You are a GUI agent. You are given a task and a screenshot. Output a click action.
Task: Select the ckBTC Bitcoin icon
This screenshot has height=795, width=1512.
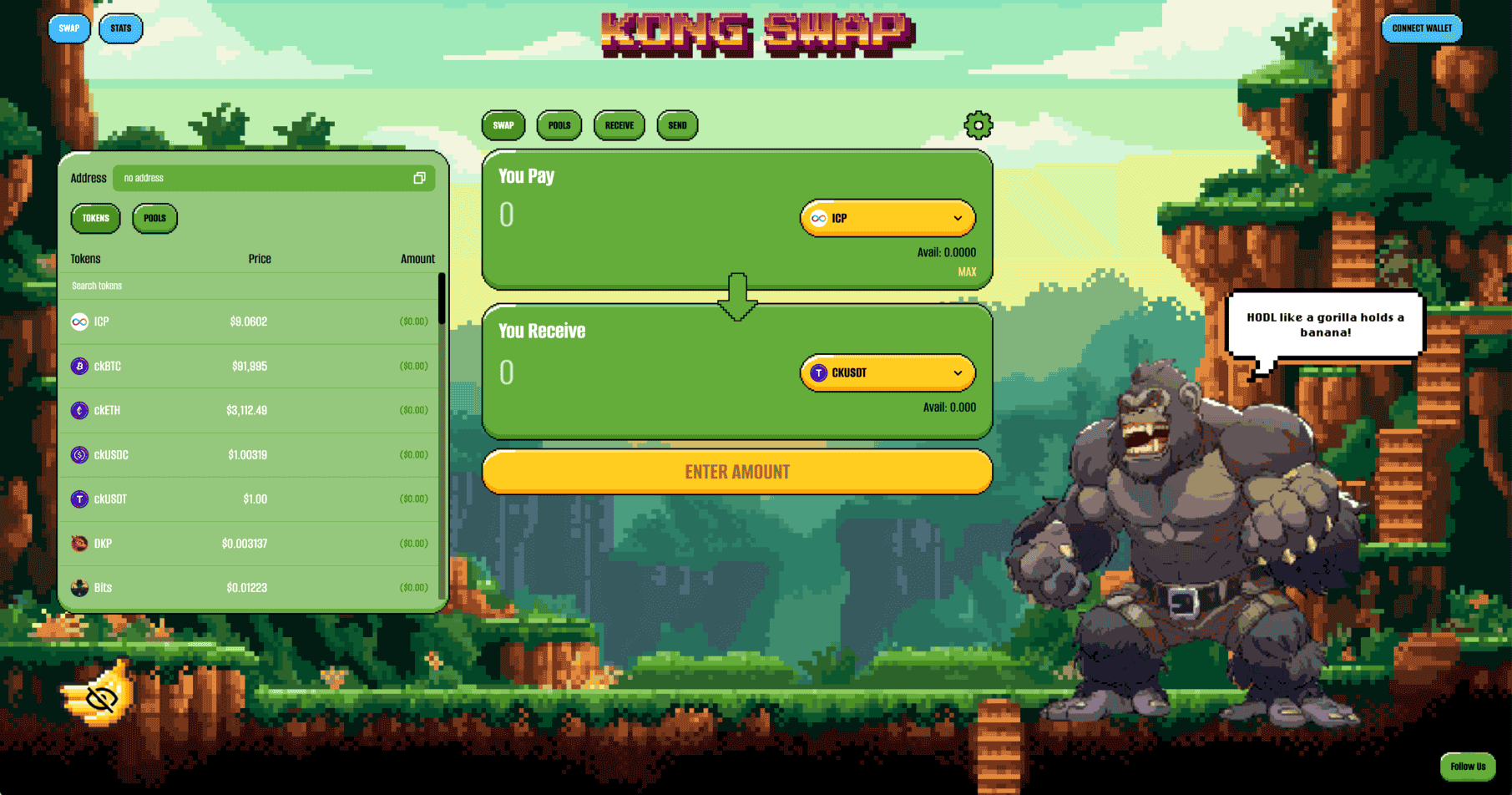pyautogui.click(x=79, y=366)
